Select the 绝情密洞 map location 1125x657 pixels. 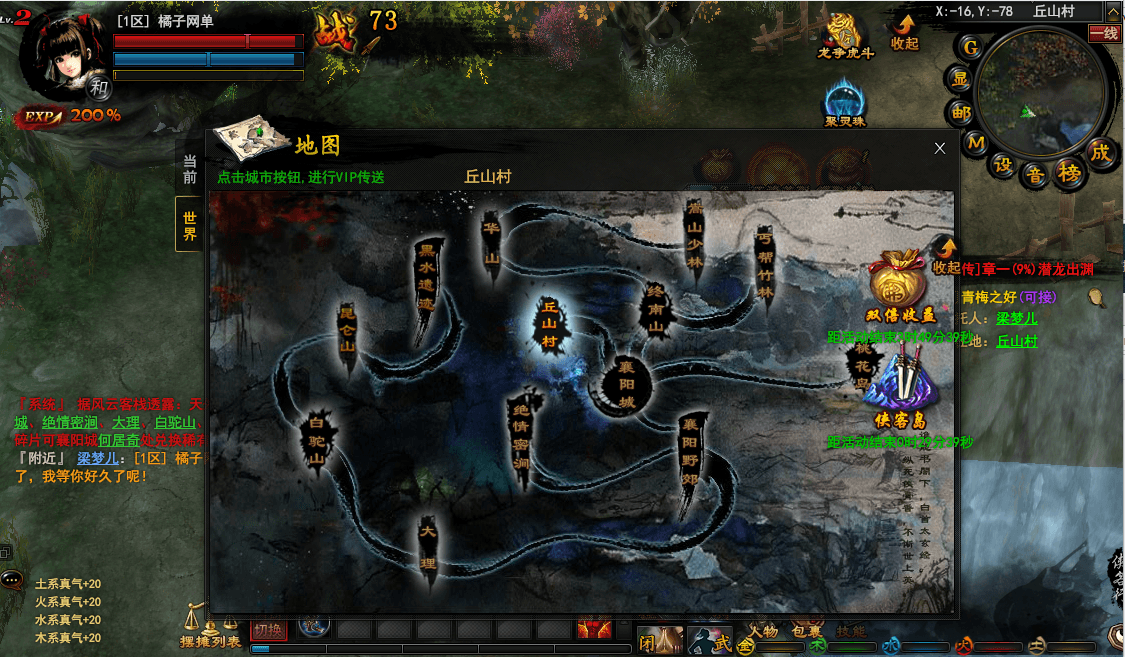(x=521, y=441)
